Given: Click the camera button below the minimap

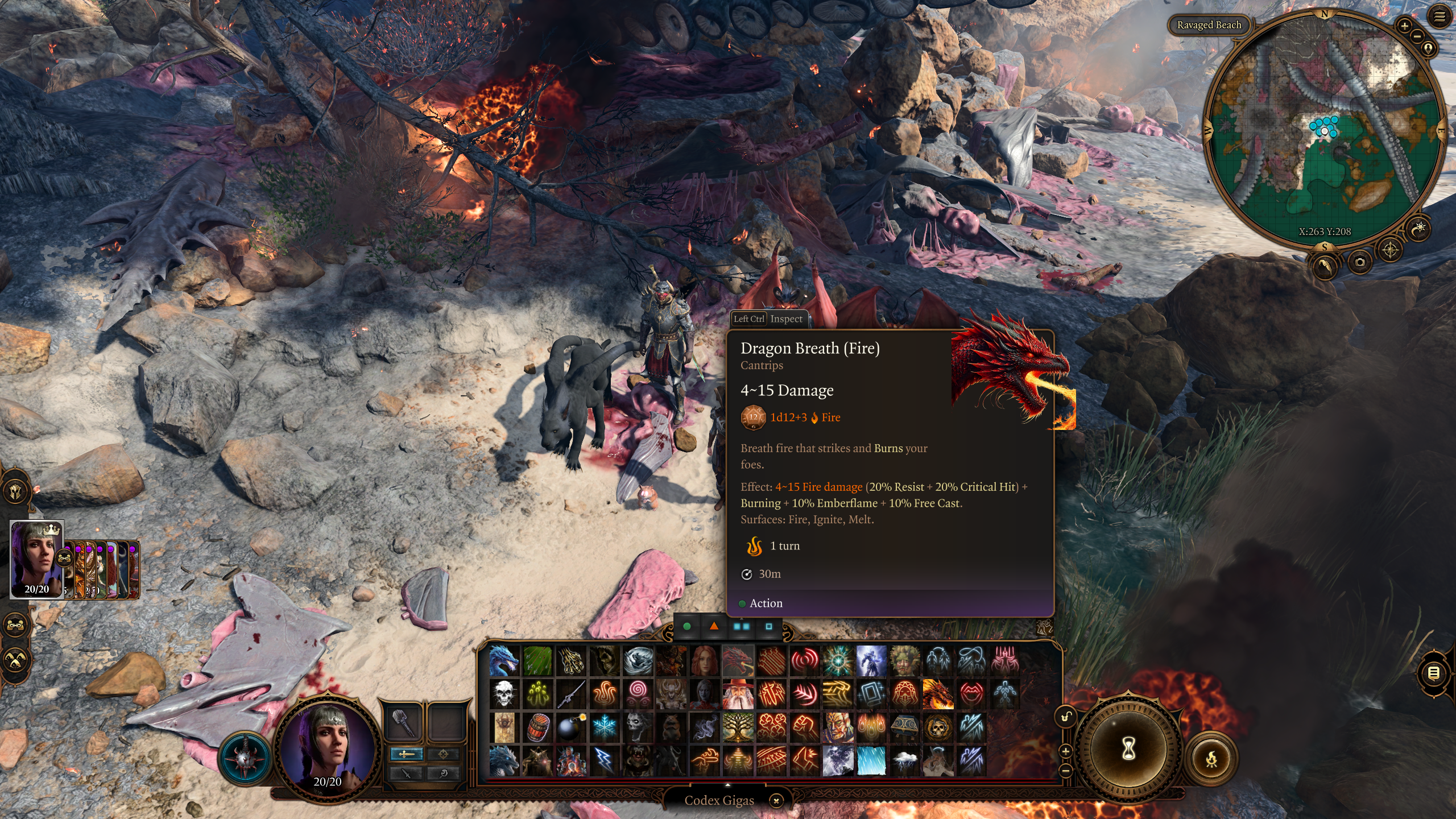Looking at the screenshot, I should click(1360, 262).
